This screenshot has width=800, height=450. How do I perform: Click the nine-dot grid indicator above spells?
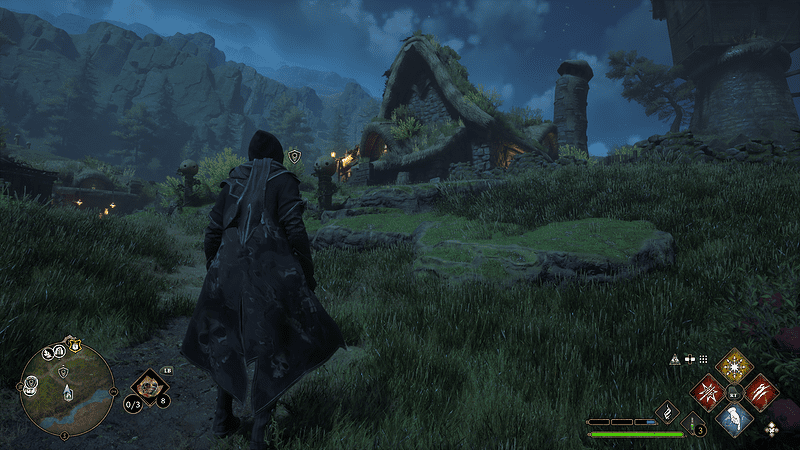tap(704, 358)
